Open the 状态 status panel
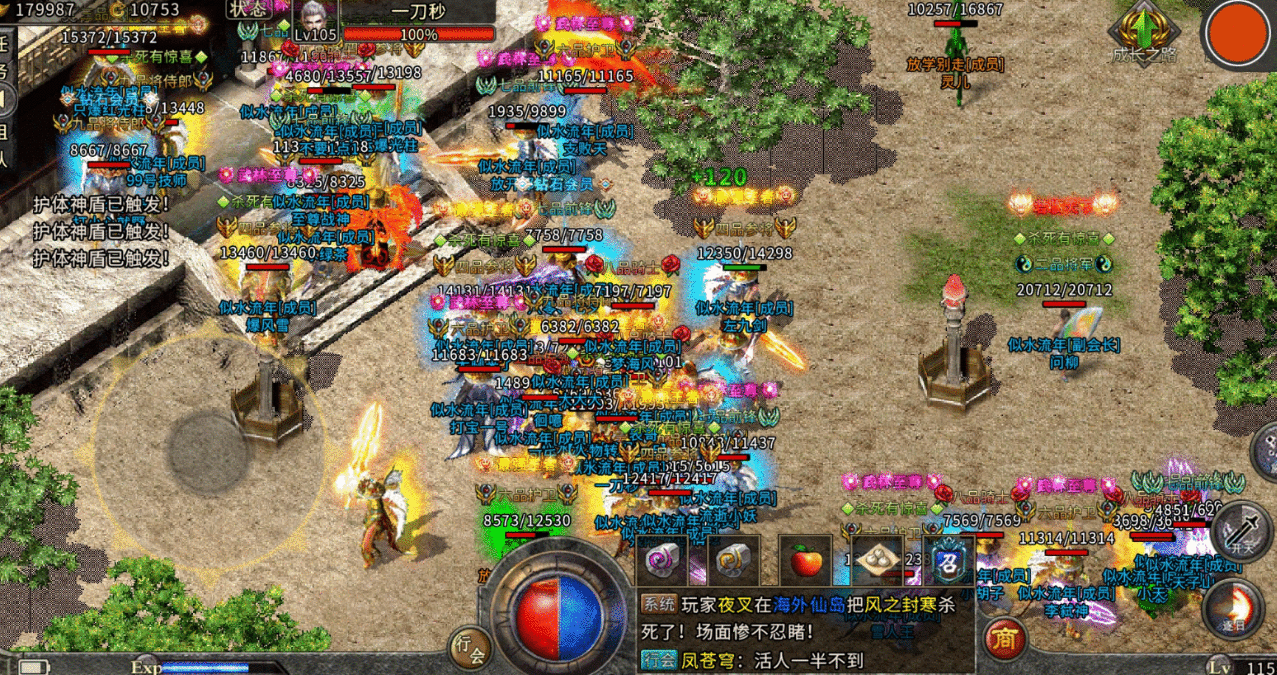 coord(250,8)
